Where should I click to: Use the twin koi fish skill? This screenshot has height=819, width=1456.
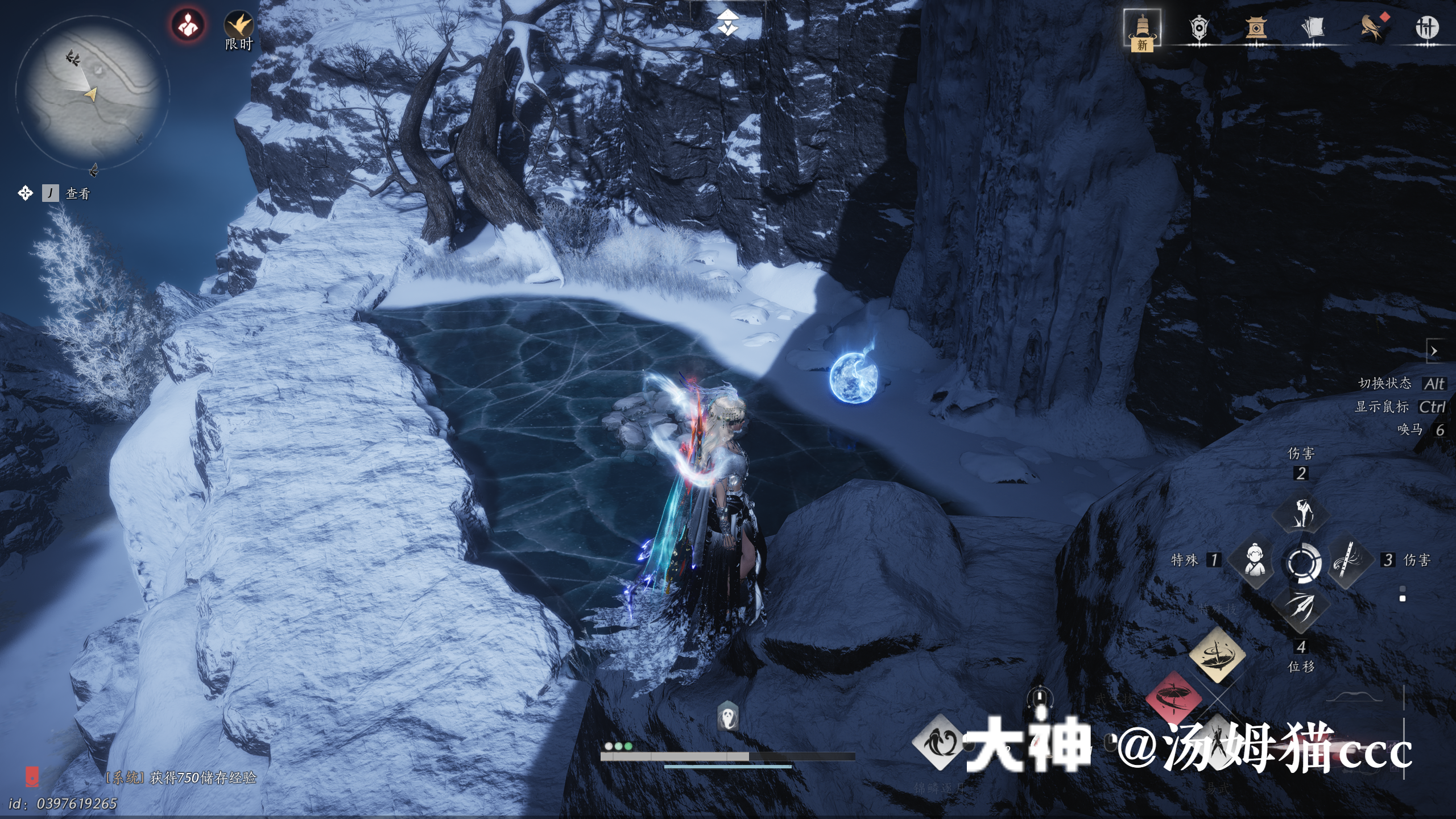(940, 742)
